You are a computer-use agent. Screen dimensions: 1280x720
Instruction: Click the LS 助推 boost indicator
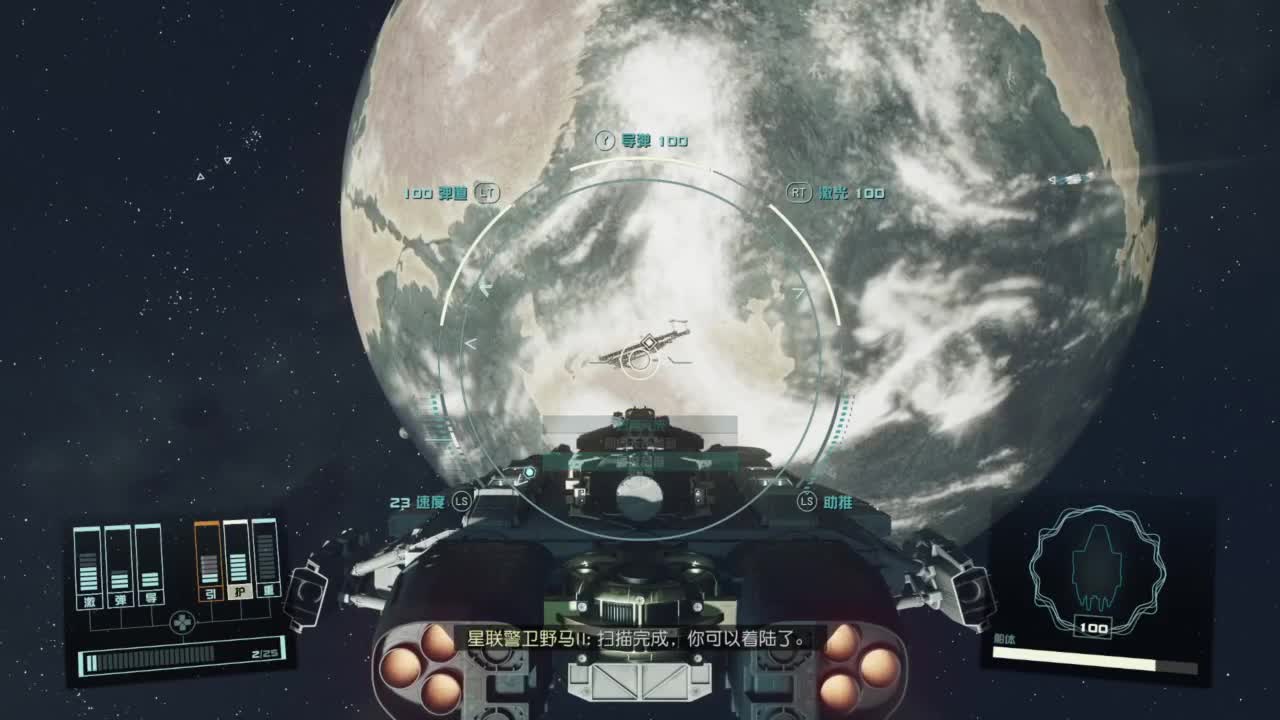pos(828,503)
